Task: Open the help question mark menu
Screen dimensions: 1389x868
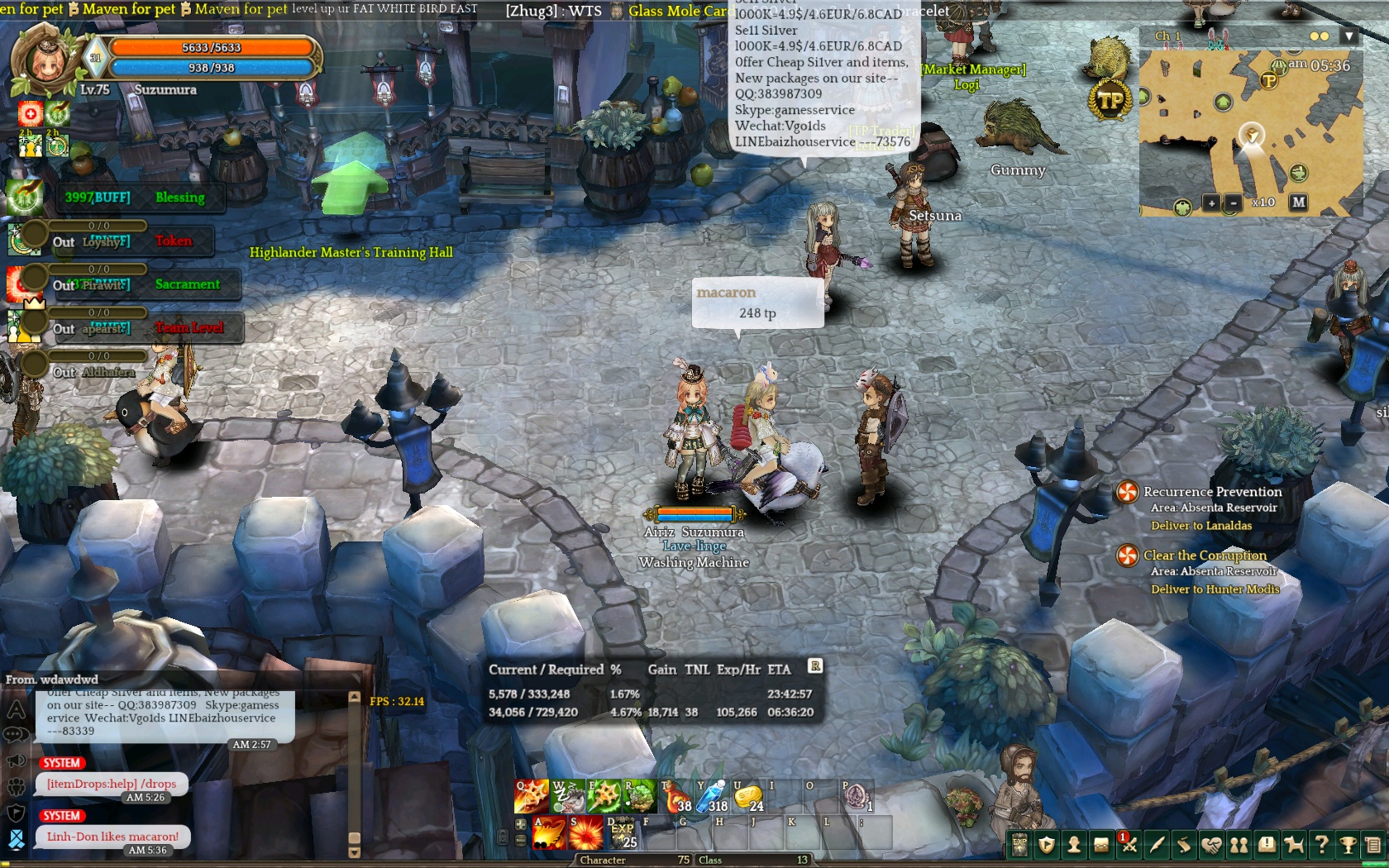Action: pos(1321,845)
